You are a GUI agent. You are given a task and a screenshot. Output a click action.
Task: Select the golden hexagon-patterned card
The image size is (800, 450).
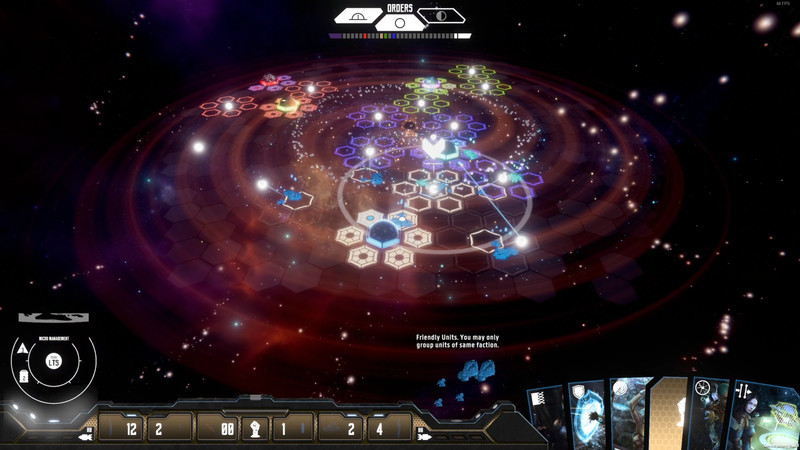point(668,414)
